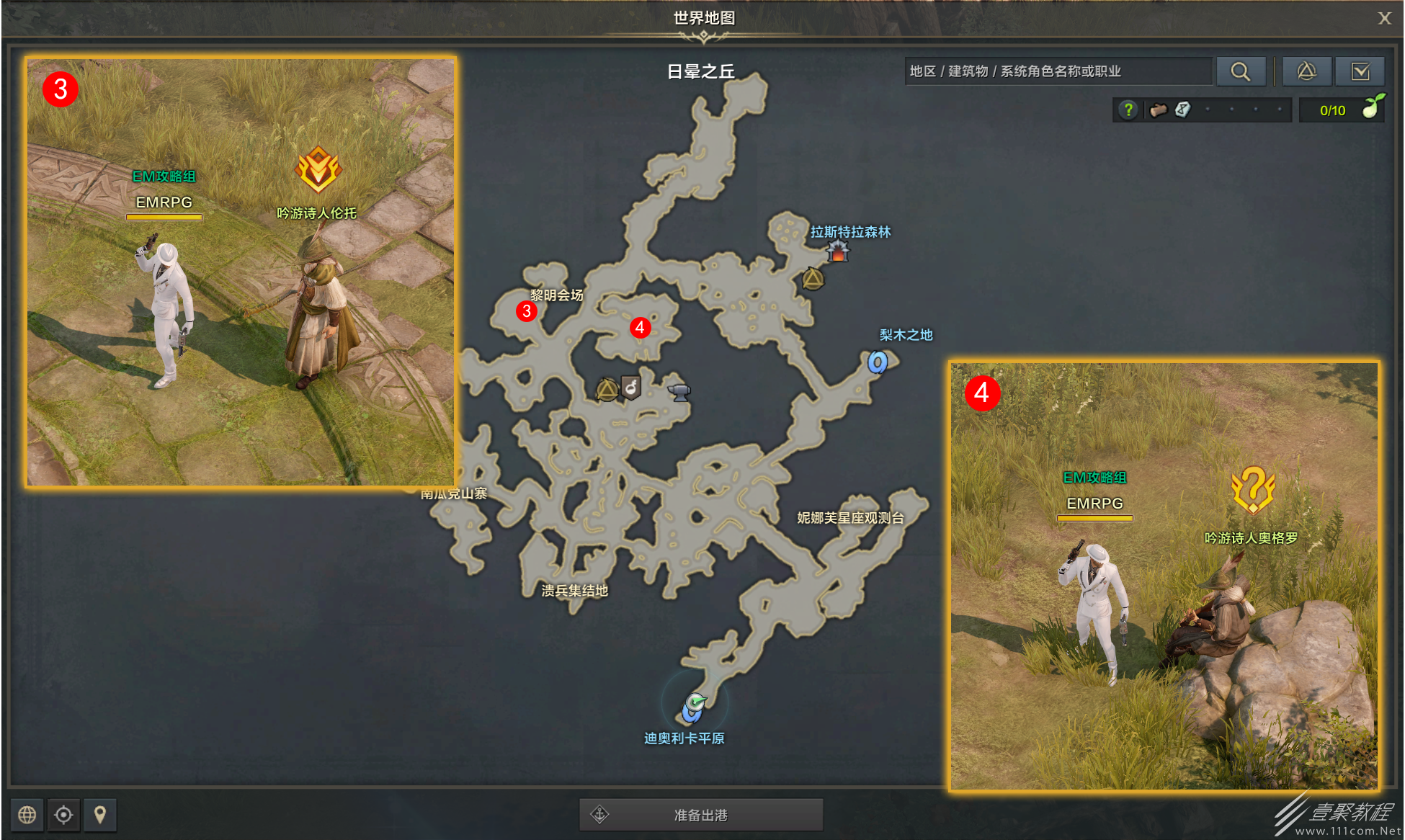This screenshot has height=840, width=1405.
Task: Close the world map window
Action: pyautogui.click(x=1384, y=18)
